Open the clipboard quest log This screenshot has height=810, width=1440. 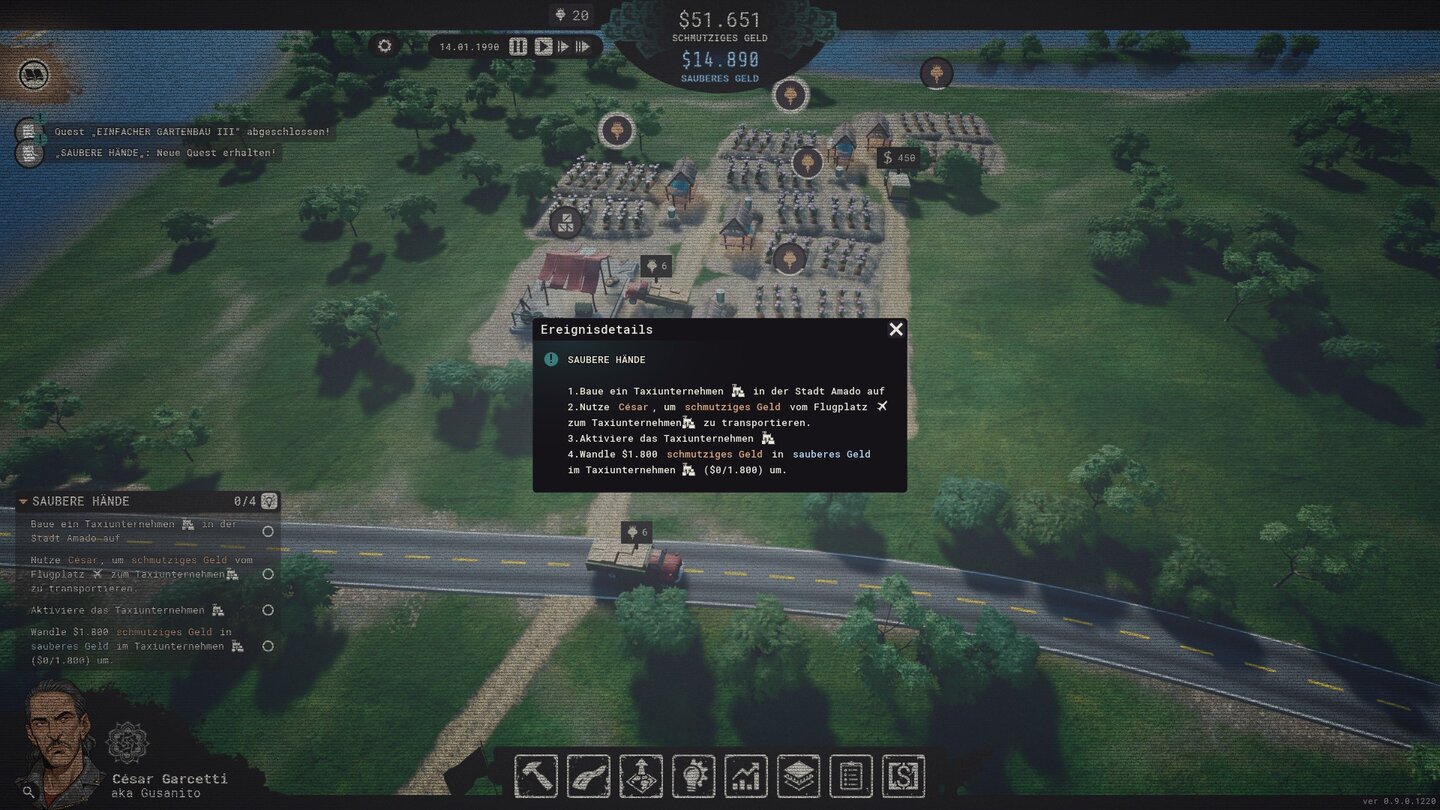coord(849,775)
